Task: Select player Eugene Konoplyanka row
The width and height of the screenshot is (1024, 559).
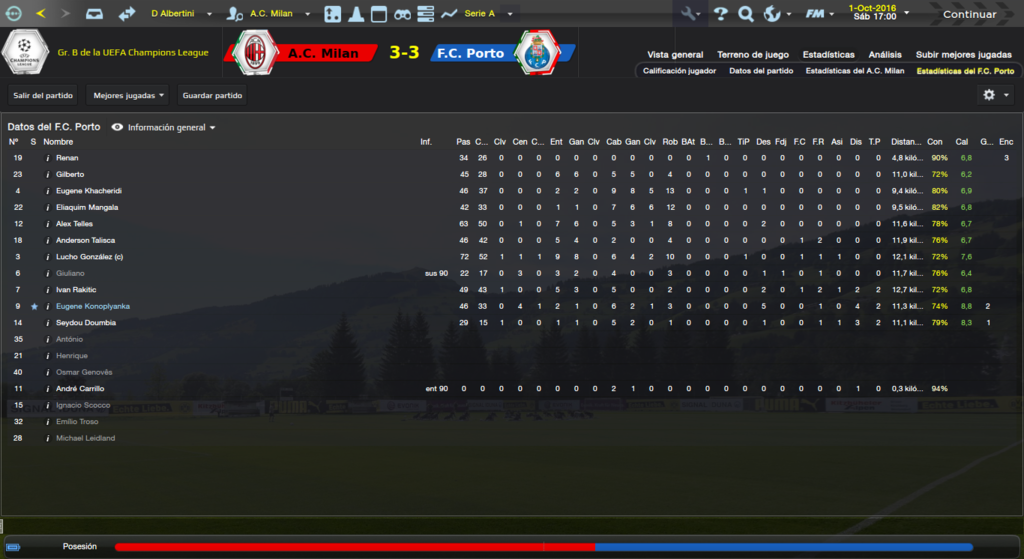Action: [93, 306]
